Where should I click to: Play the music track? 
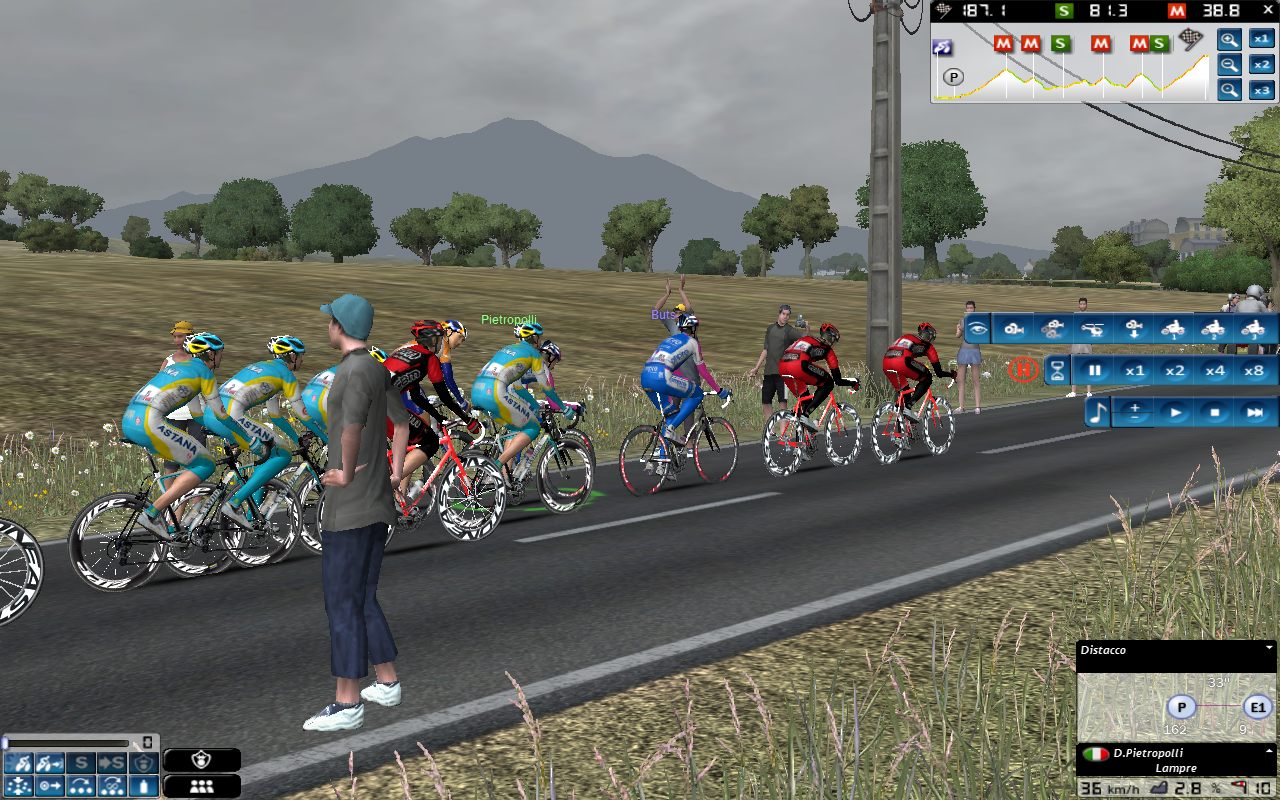1176,412
